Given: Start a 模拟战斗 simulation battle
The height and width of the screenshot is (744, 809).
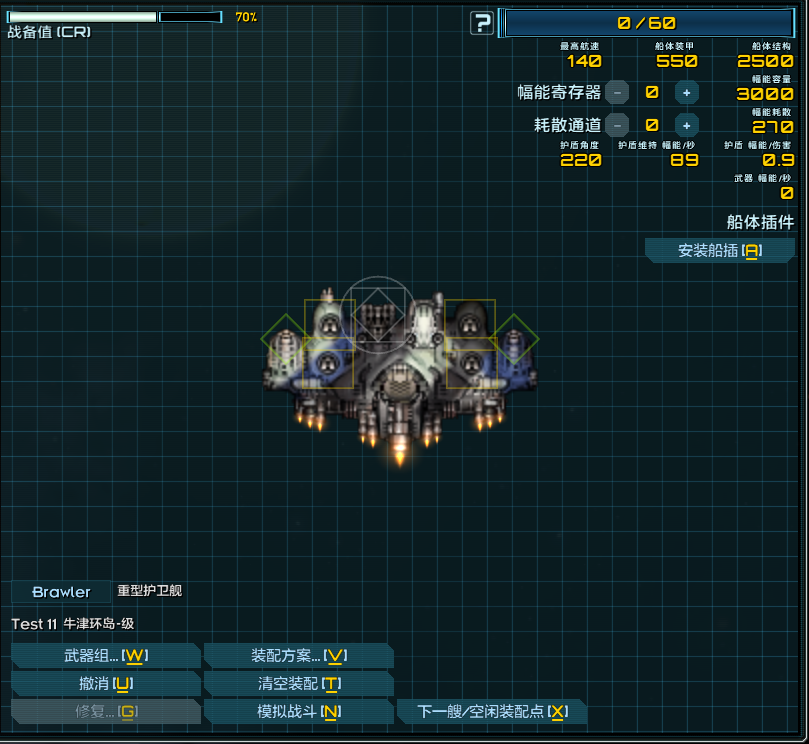Looking at the screenshot, I should pos(298,712).
